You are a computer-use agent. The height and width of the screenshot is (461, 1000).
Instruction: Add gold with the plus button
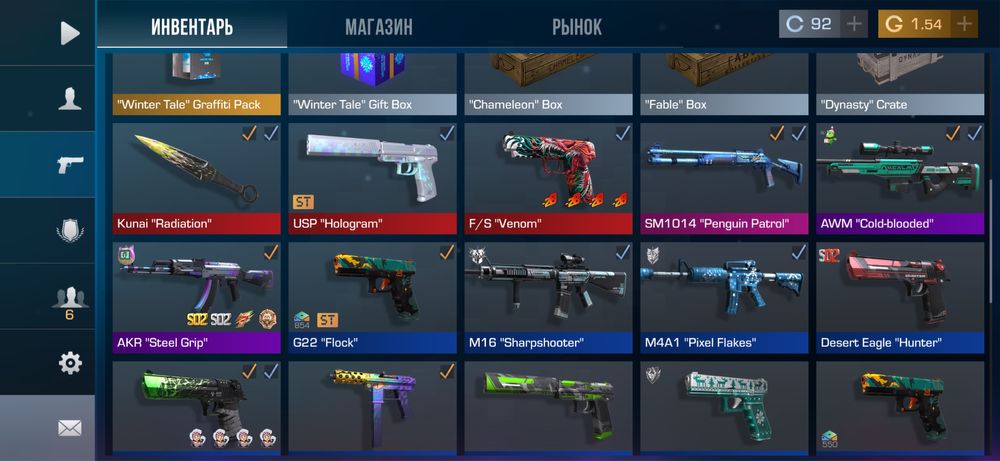964,24
